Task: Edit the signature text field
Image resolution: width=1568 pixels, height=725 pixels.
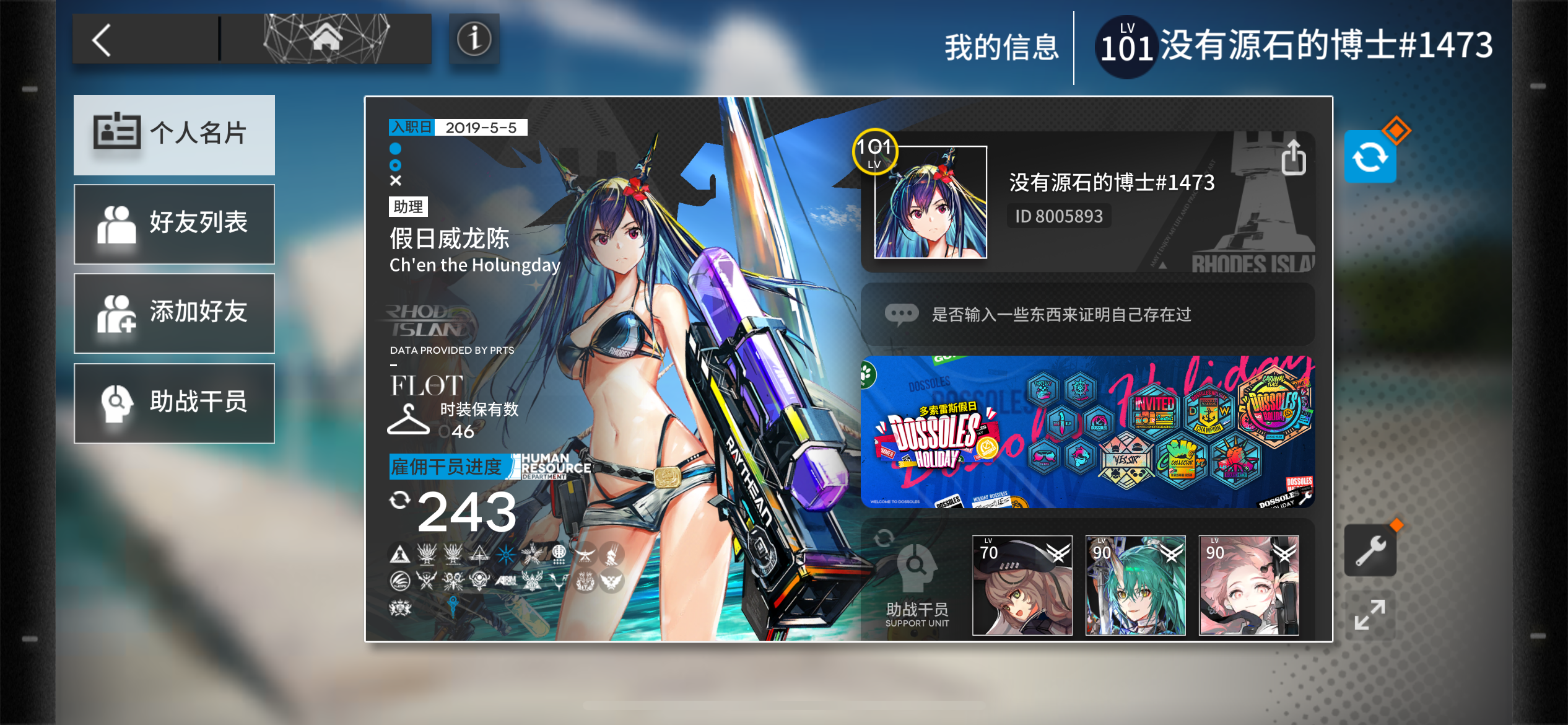Action: 1090,313
